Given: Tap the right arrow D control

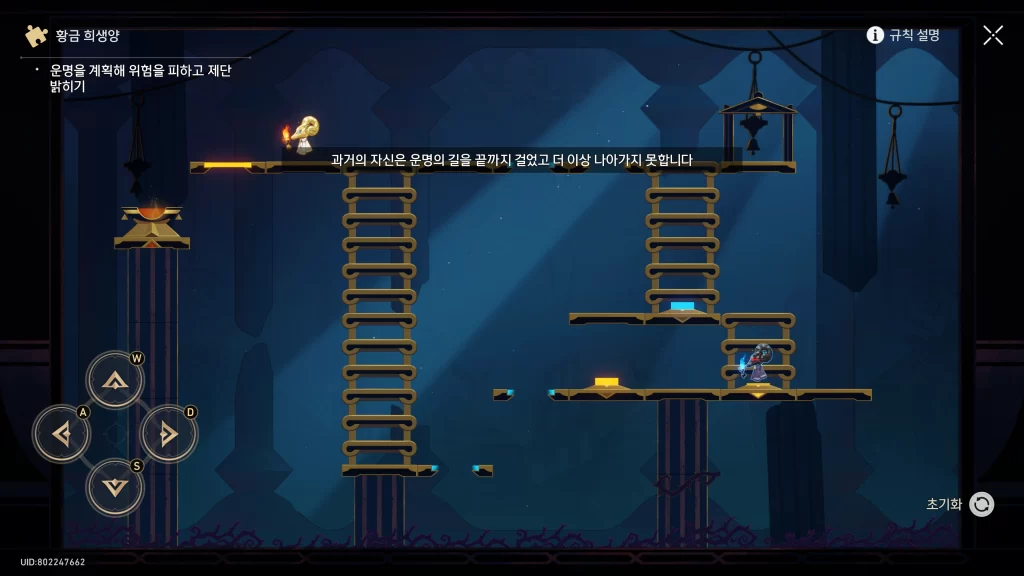Looking at the screenshot, I should pyautogui.click(x=169, y=434).
